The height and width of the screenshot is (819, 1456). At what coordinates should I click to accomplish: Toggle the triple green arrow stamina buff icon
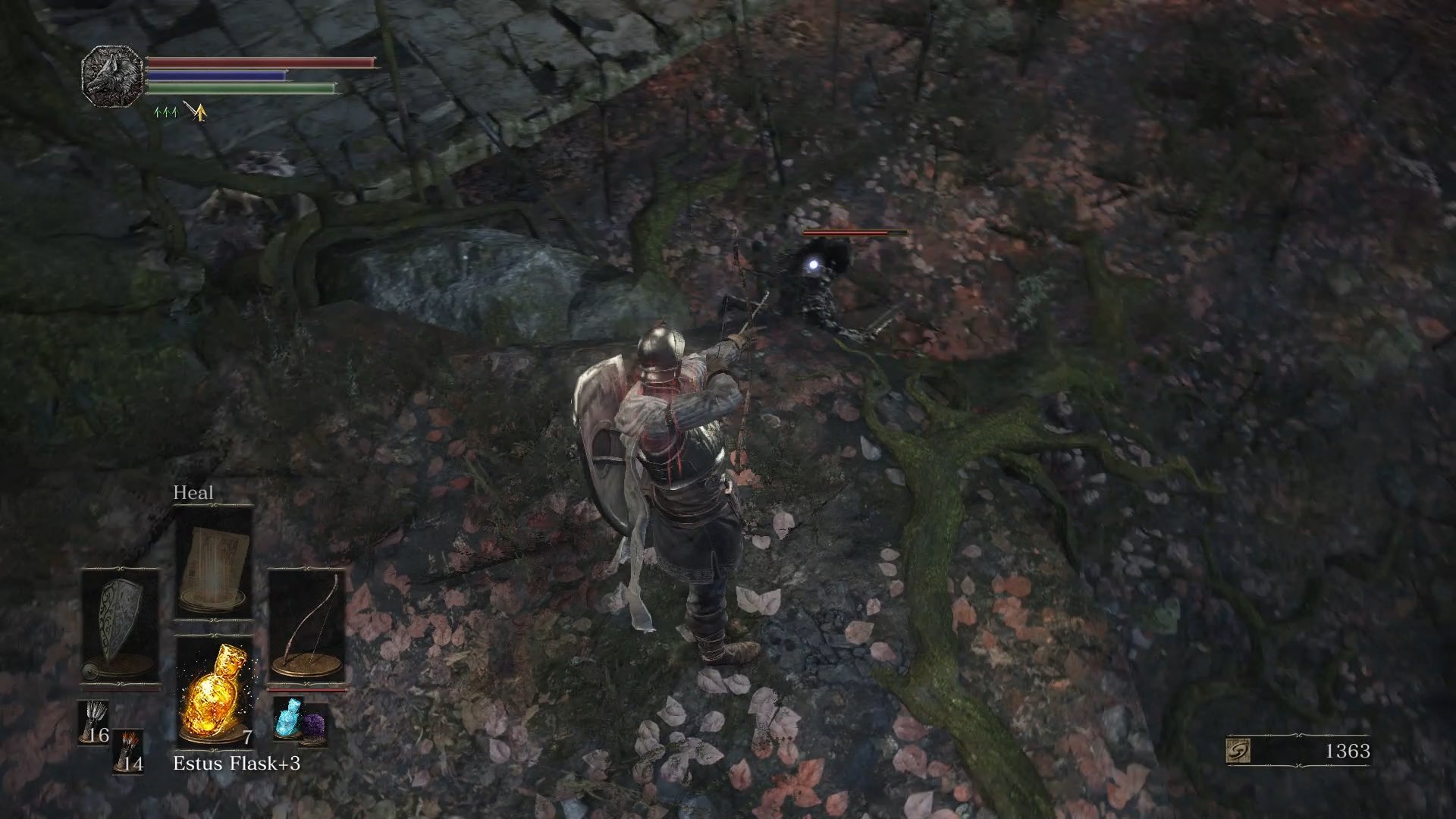tap(165, 111)
